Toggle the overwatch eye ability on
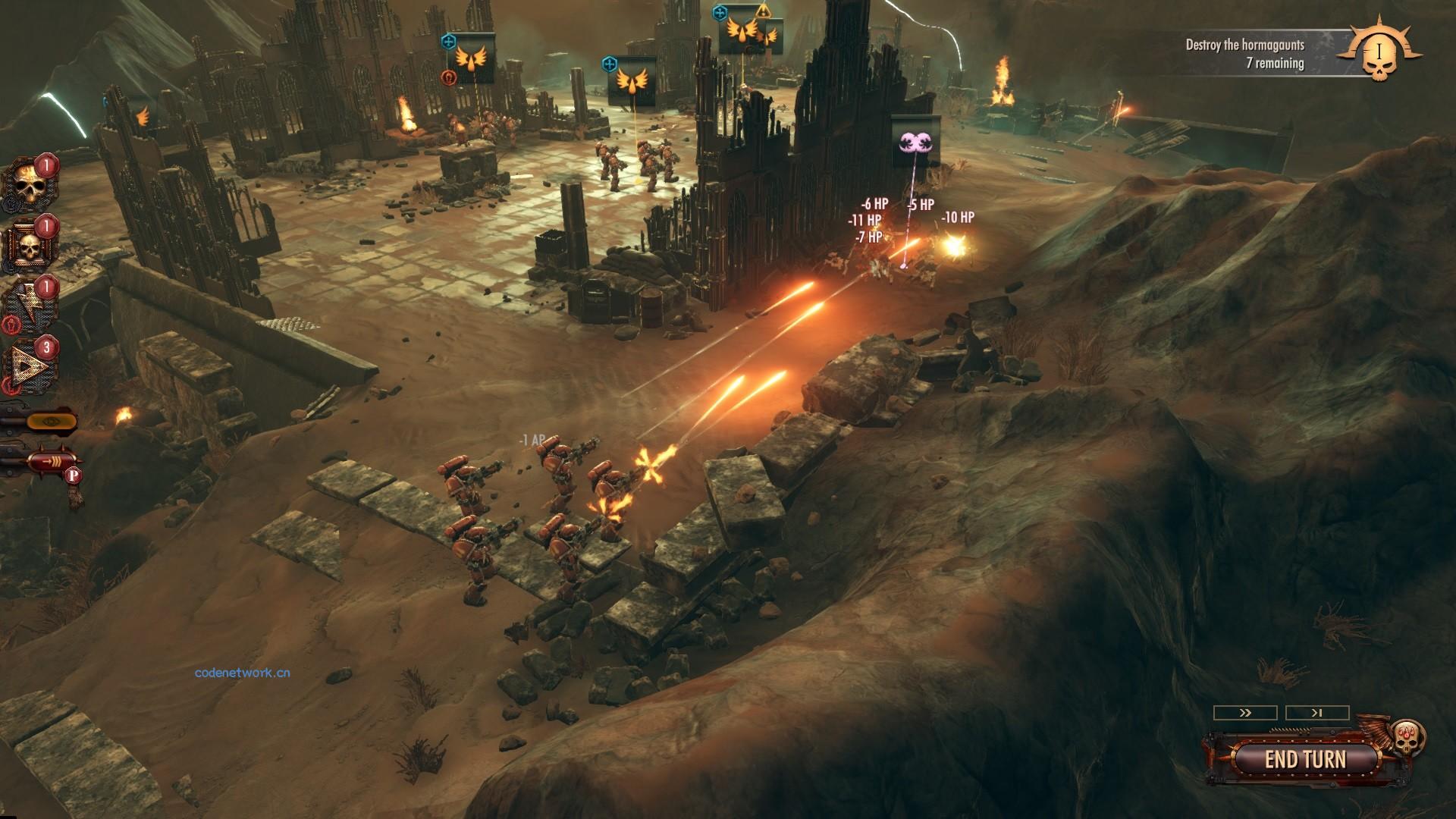 52,422
